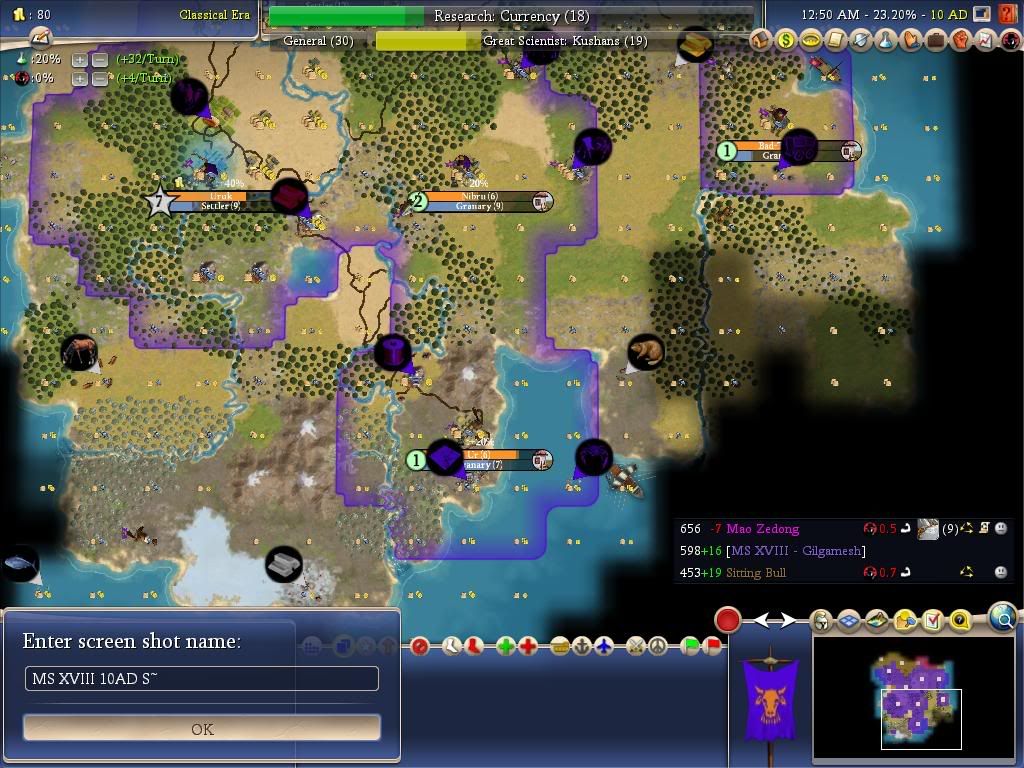
Task: Select the Nibru city bar
Action: [x=480, y=201]
